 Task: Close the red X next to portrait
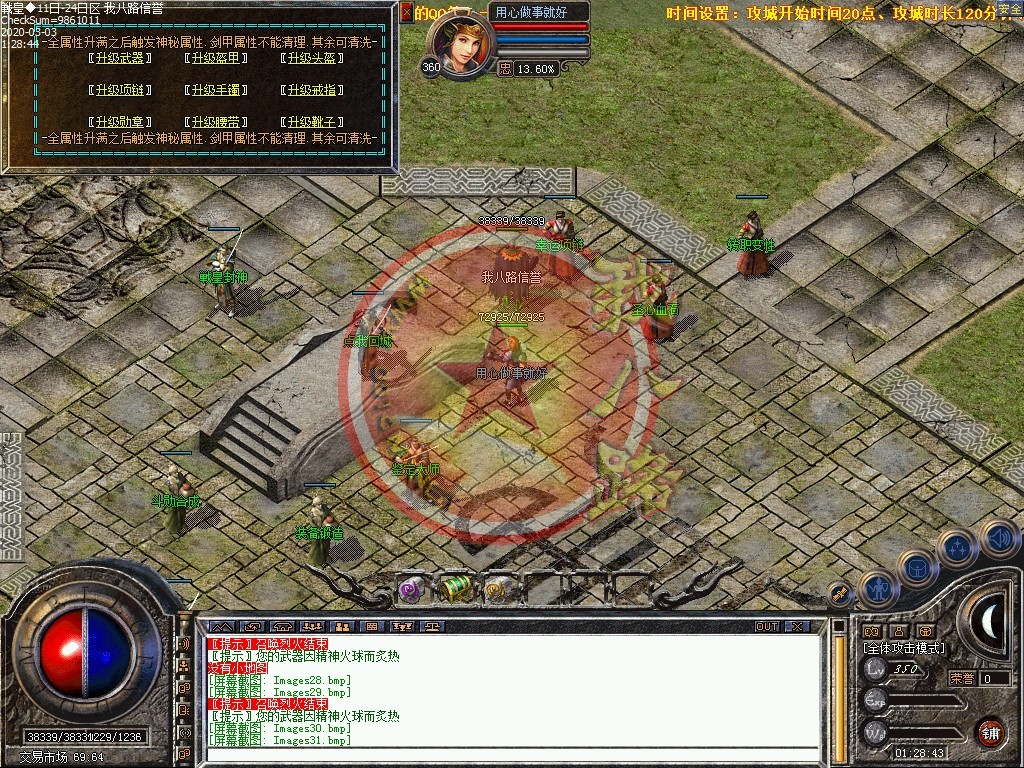coord(406,13)
